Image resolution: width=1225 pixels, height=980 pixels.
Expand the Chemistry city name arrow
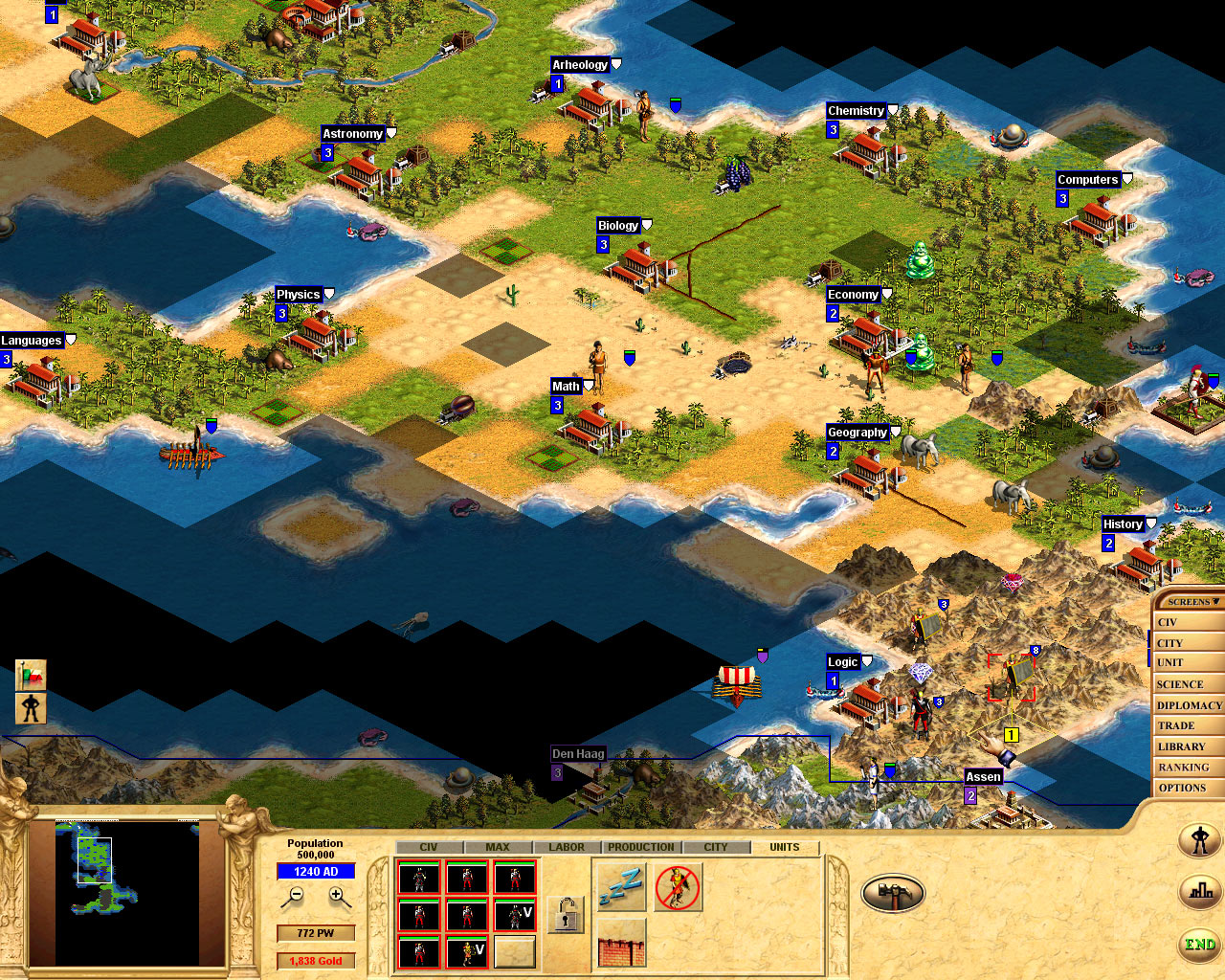click(x=892, y=110)
